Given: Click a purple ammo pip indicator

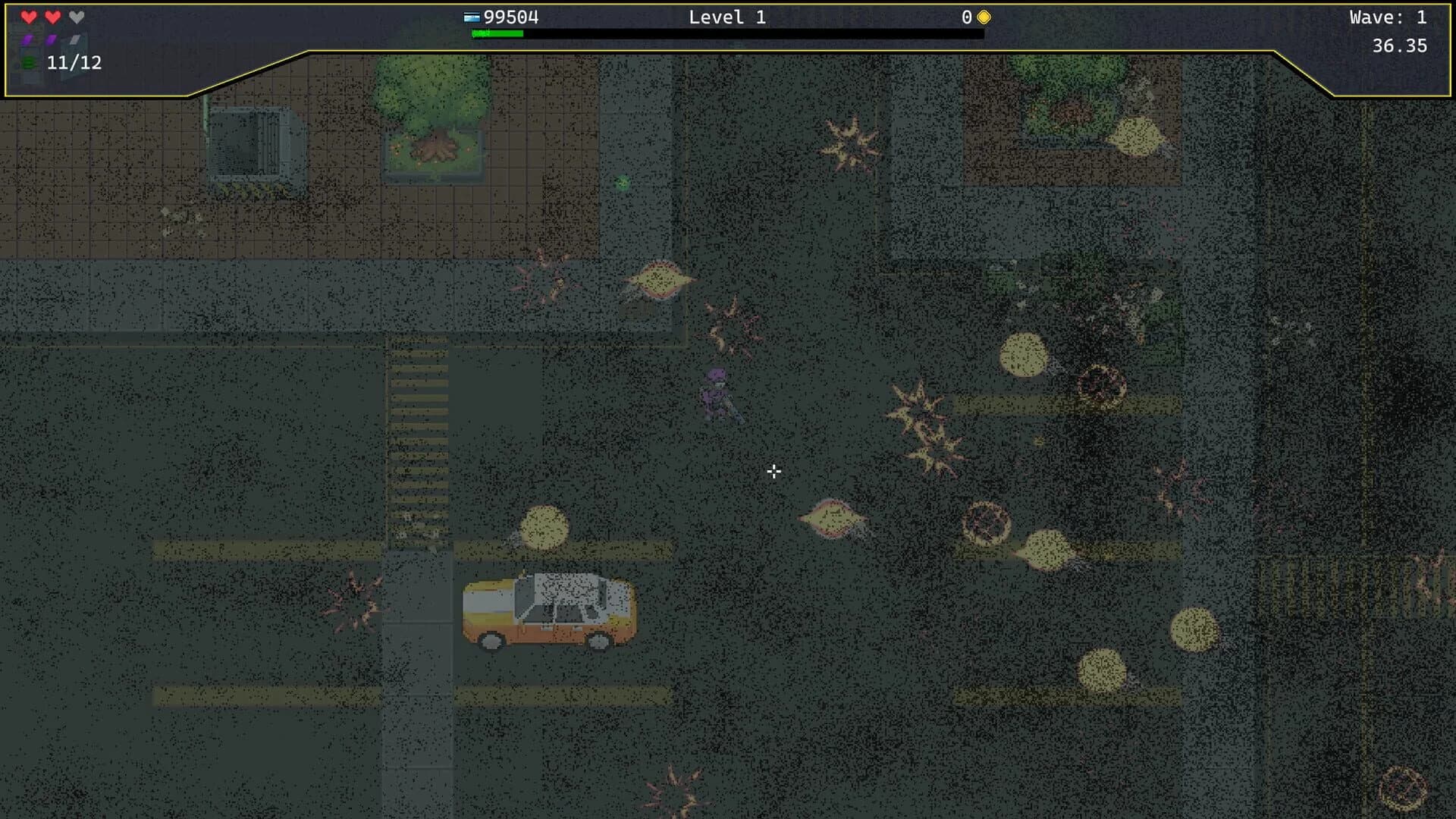Looking at the screenshot, I should click(27, 39).
